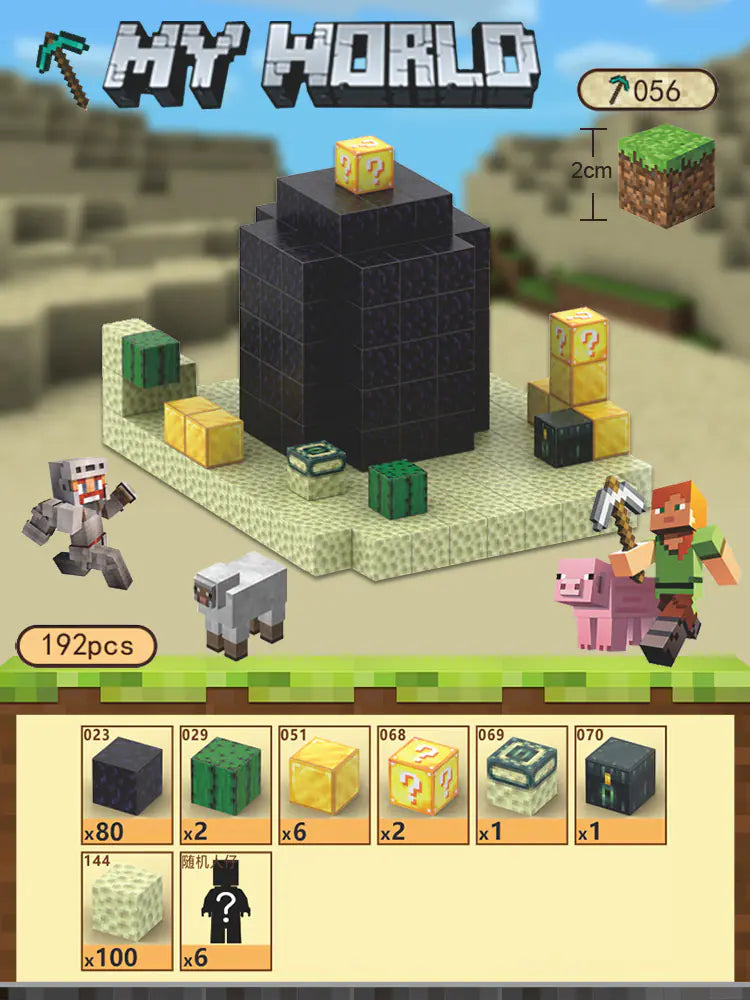The height and width of the screenshot is (1000, 750).
Task: Select the end portal frame slot
Action: [x=521, y=785]
